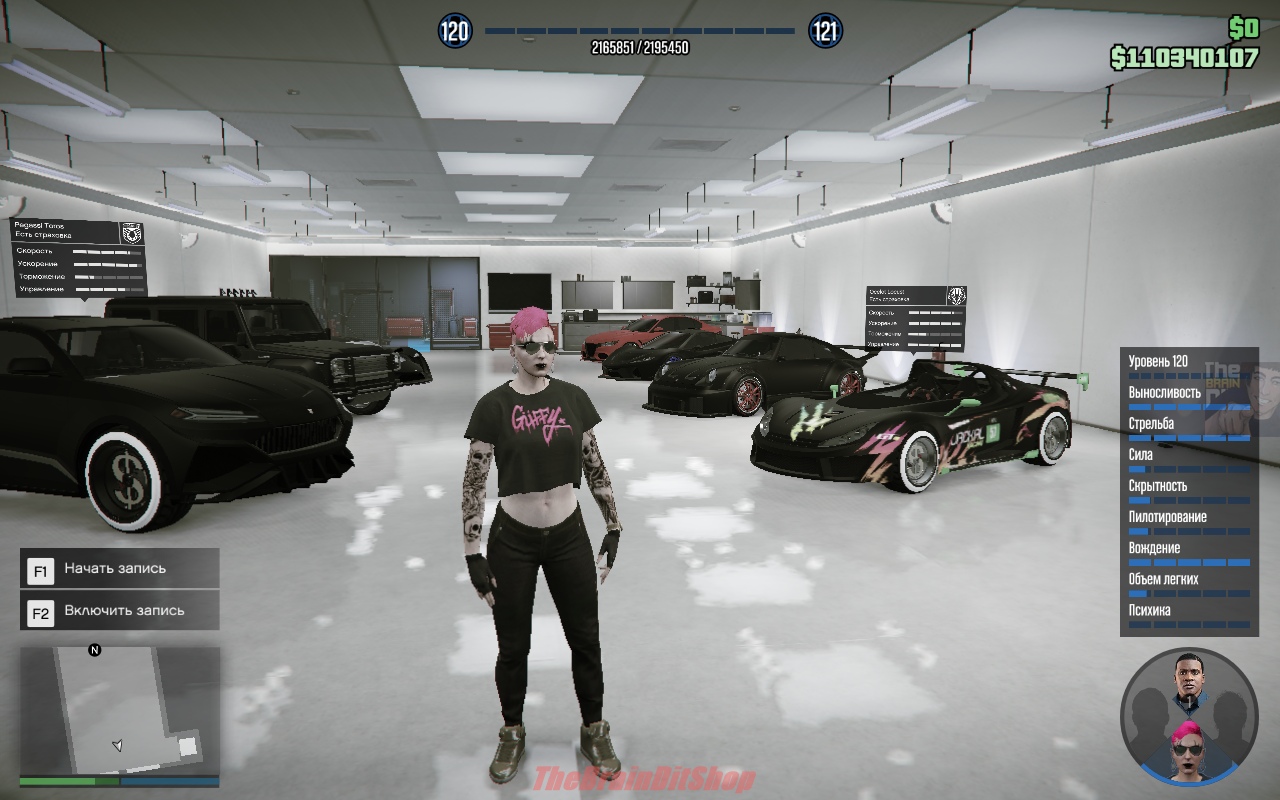Viewport: 1280px width, 800px height.
Task: Choose the pink-haired character portrait in the switch wheel
Action: click(1189, 750)
